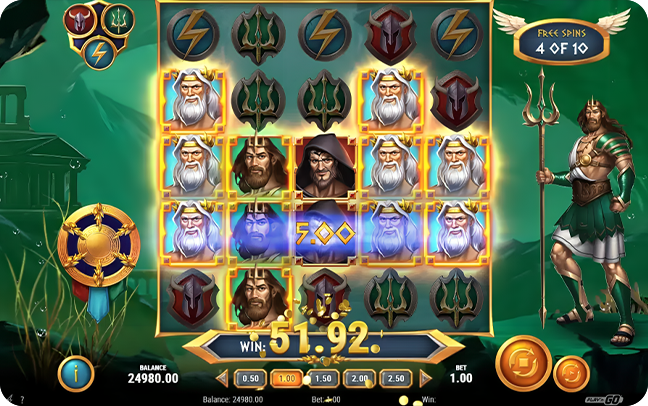Select the 2.50 bet amount
Screen dimensions: 648x406
coord(393,379)
